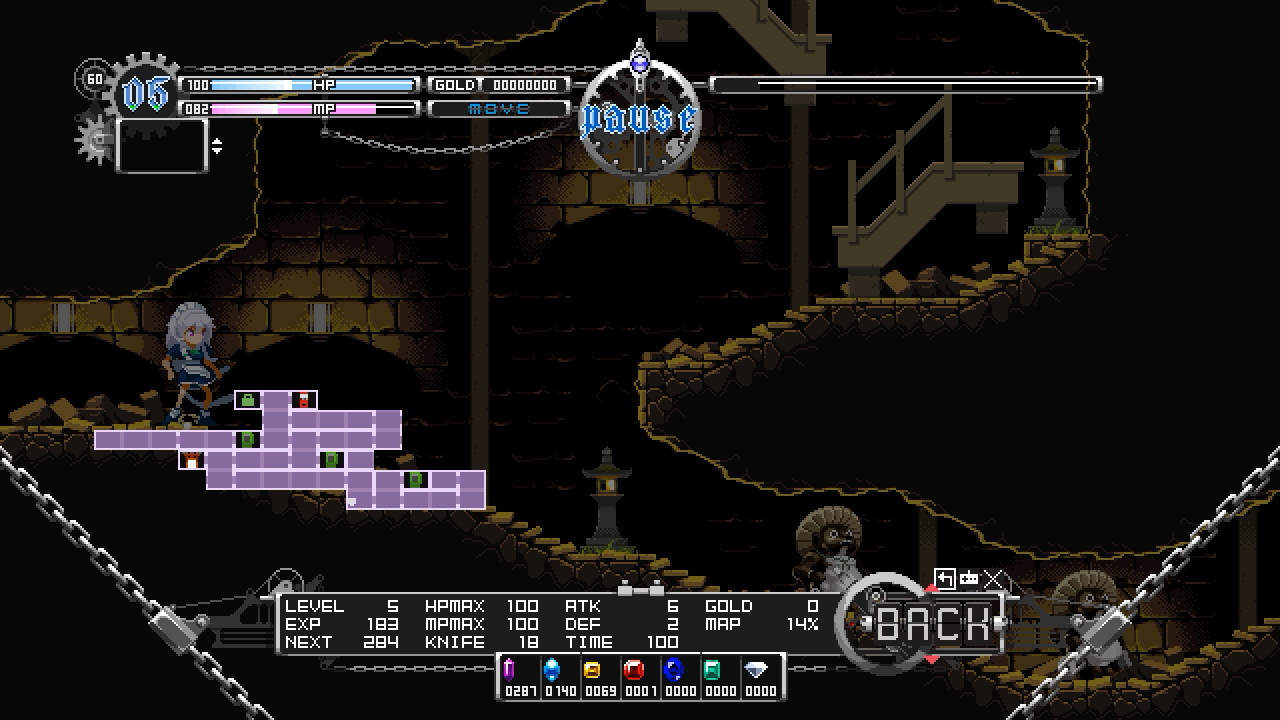Toggle the red room marker on the map
Viewport: 1280px width, 720px height.
point(303,398)
